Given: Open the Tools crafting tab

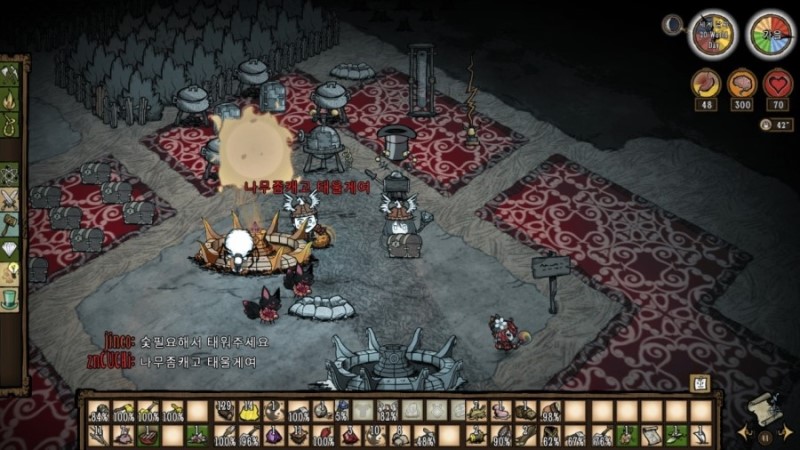Looking at the screenshot, I should (x=11, y=74).
